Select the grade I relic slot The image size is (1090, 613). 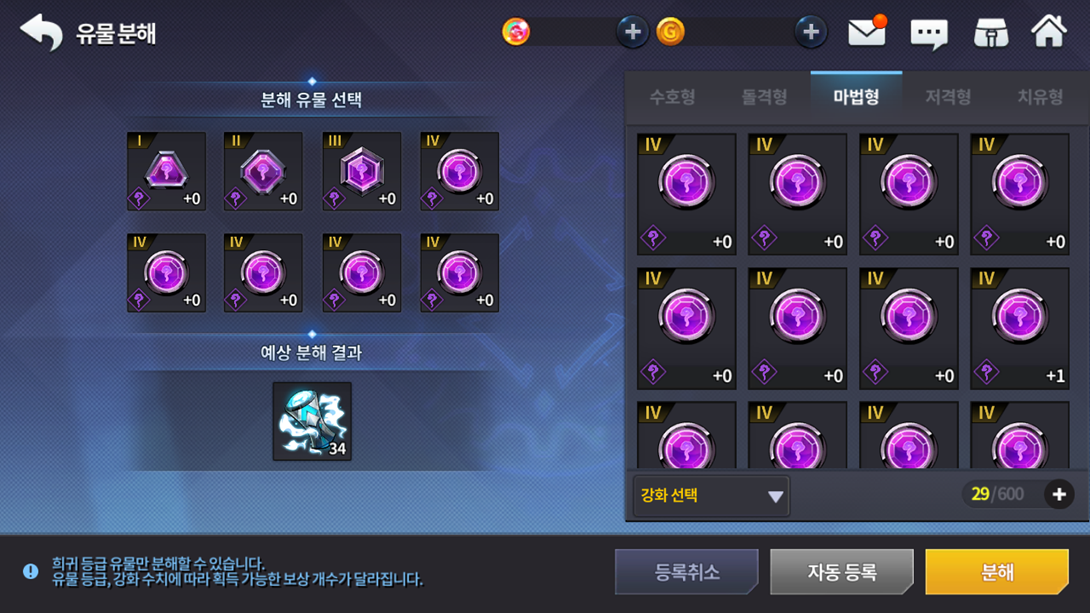(166, 171)
